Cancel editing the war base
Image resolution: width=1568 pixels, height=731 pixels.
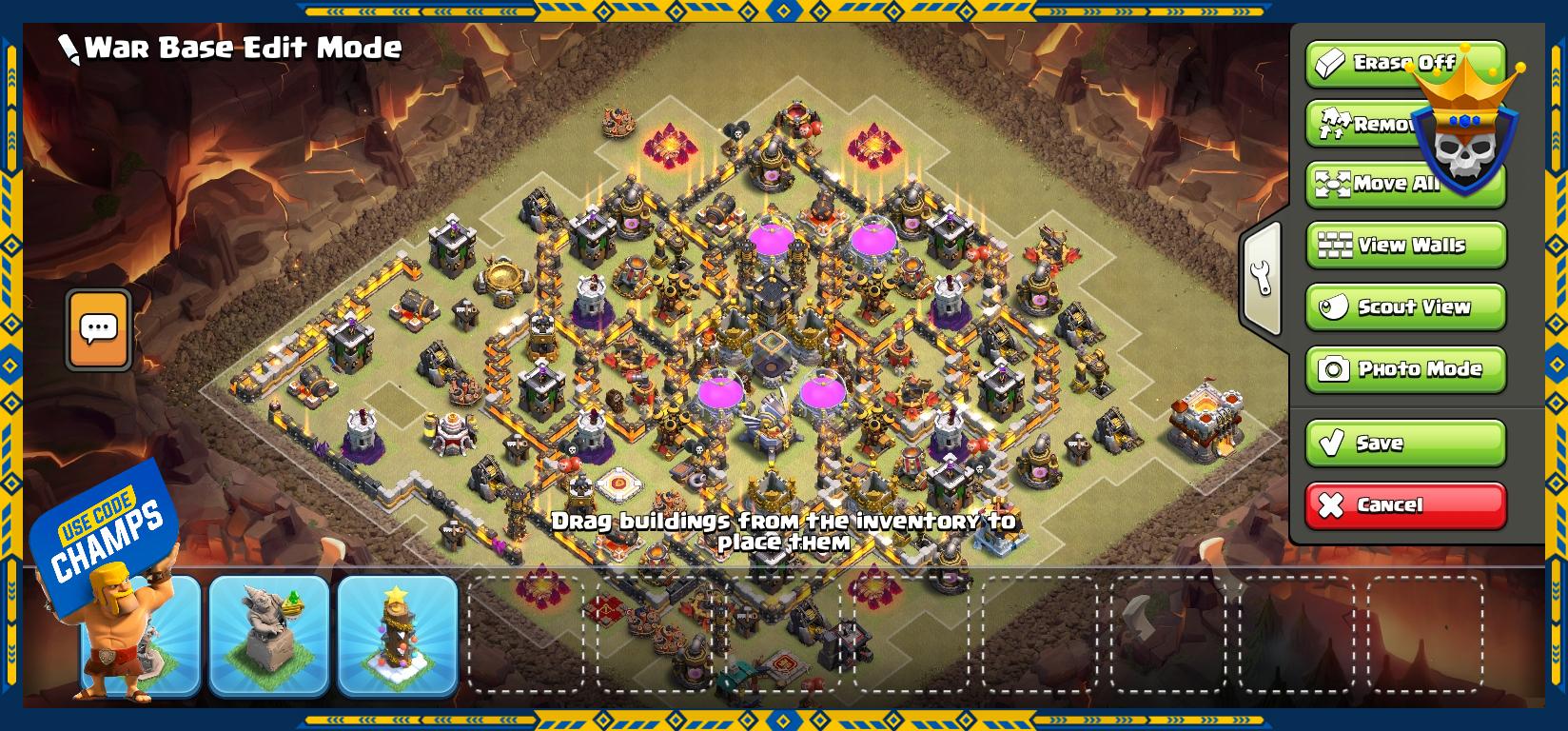coord(1405,505)
